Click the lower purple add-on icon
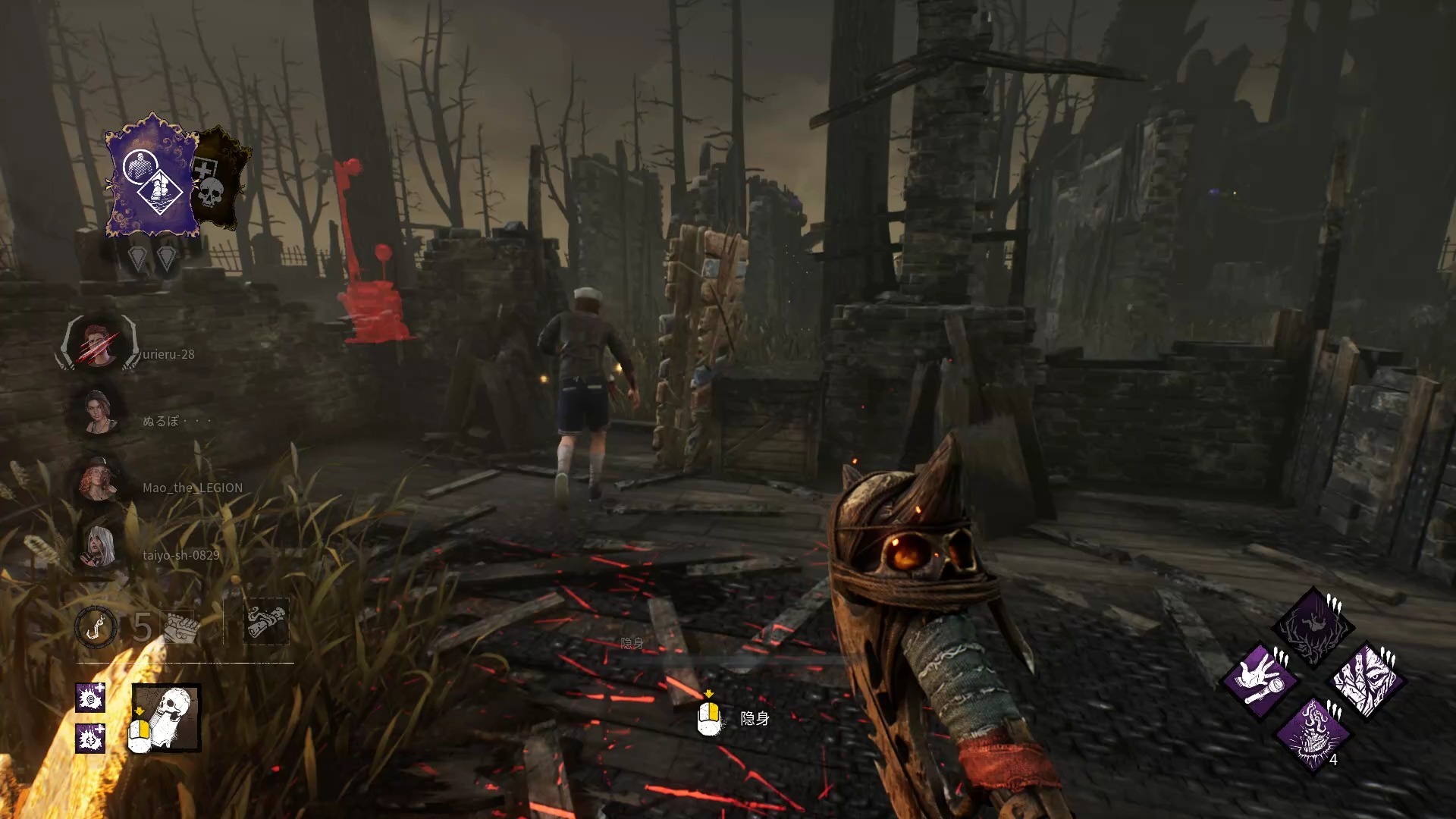1456x819 pixels. coord(90,738)
